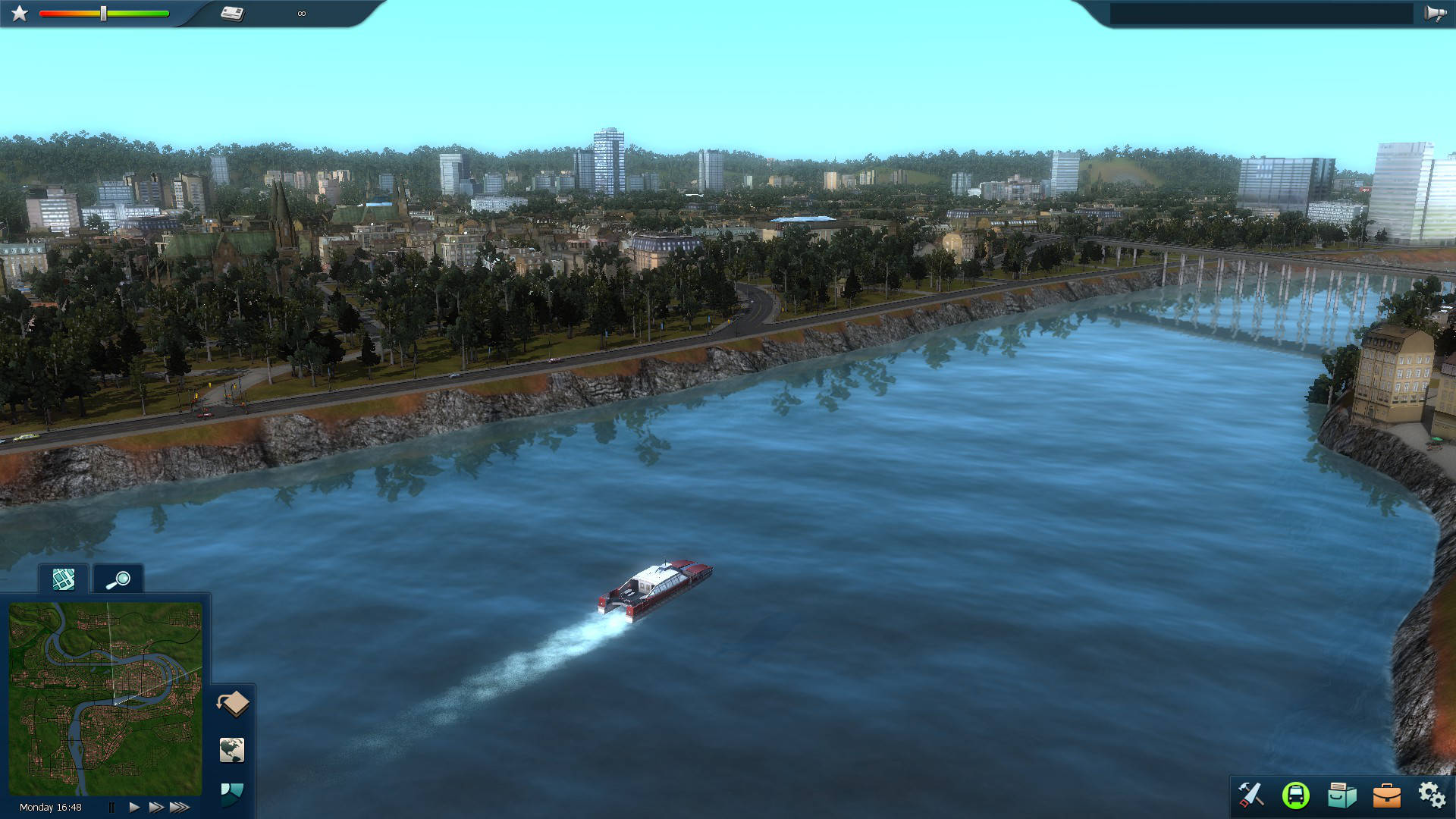
Task: Open the construction tools (hammer and saw)
Action: [x=1250, y=795]
